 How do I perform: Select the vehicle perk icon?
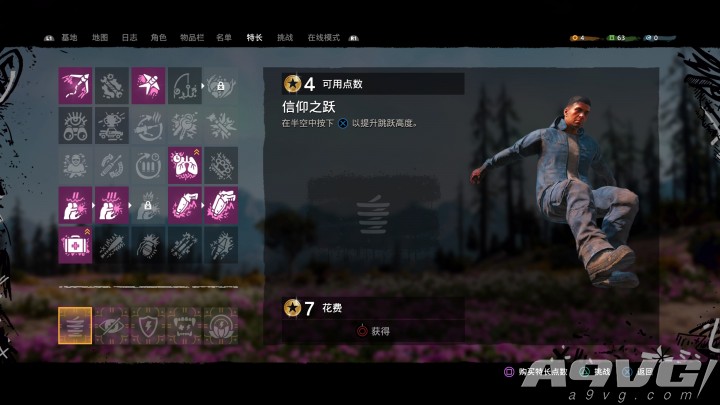(x=112, y=126)
